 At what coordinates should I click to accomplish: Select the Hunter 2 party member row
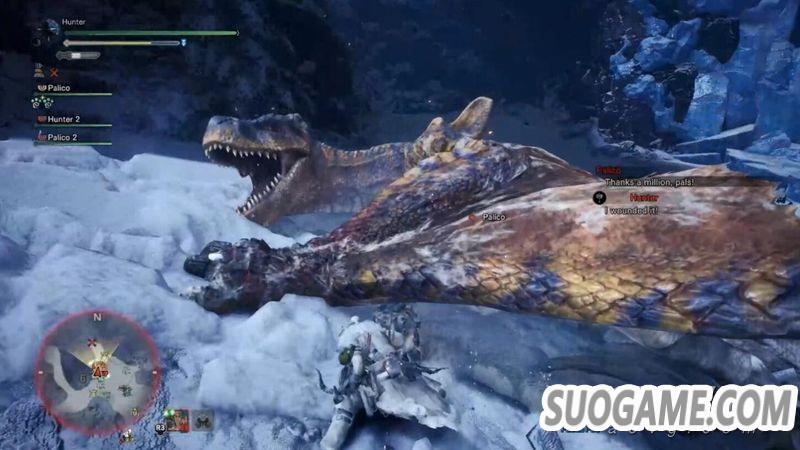click(70, 119)
